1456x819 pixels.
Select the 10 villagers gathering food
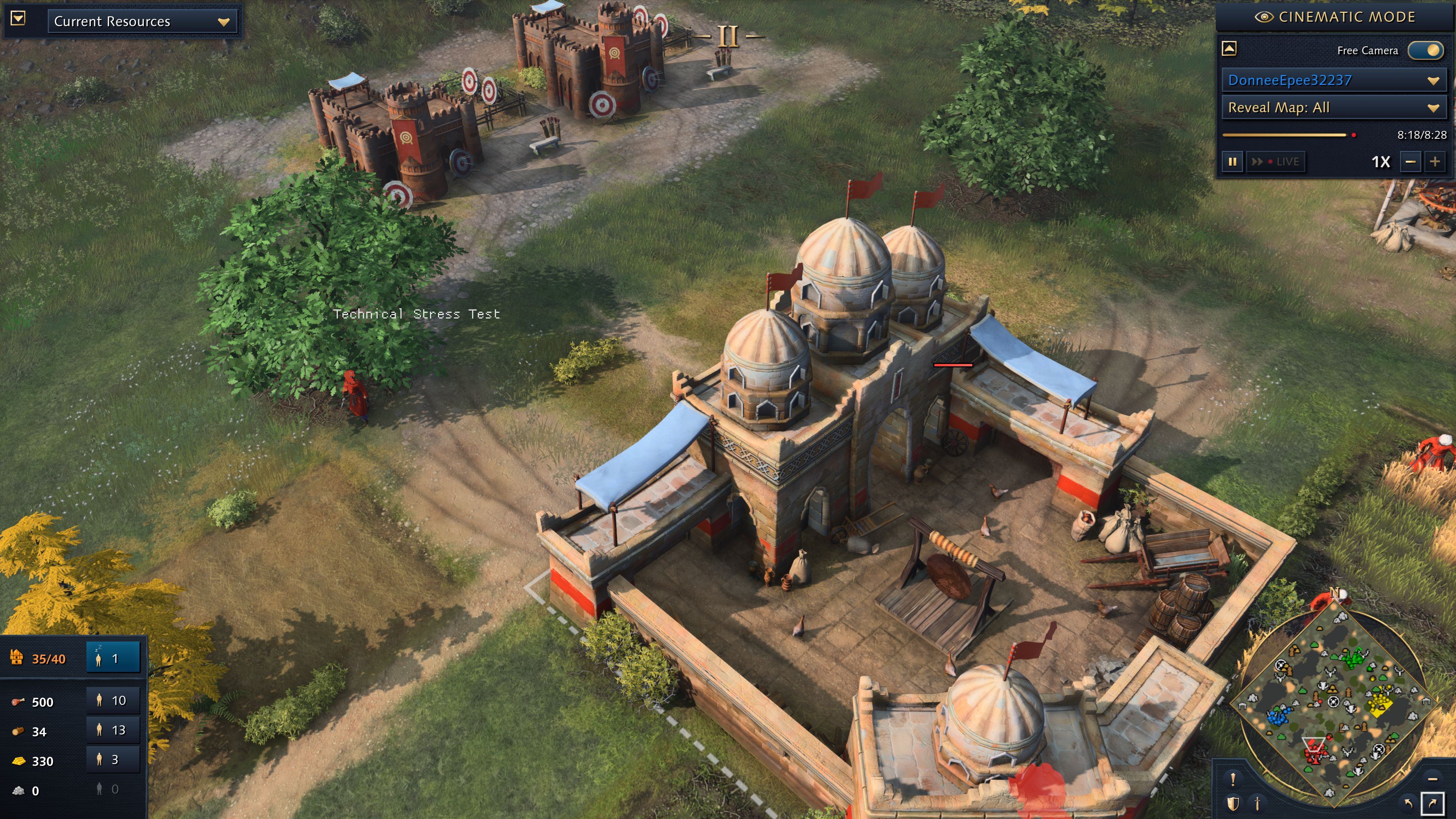[x=113, y=700]
